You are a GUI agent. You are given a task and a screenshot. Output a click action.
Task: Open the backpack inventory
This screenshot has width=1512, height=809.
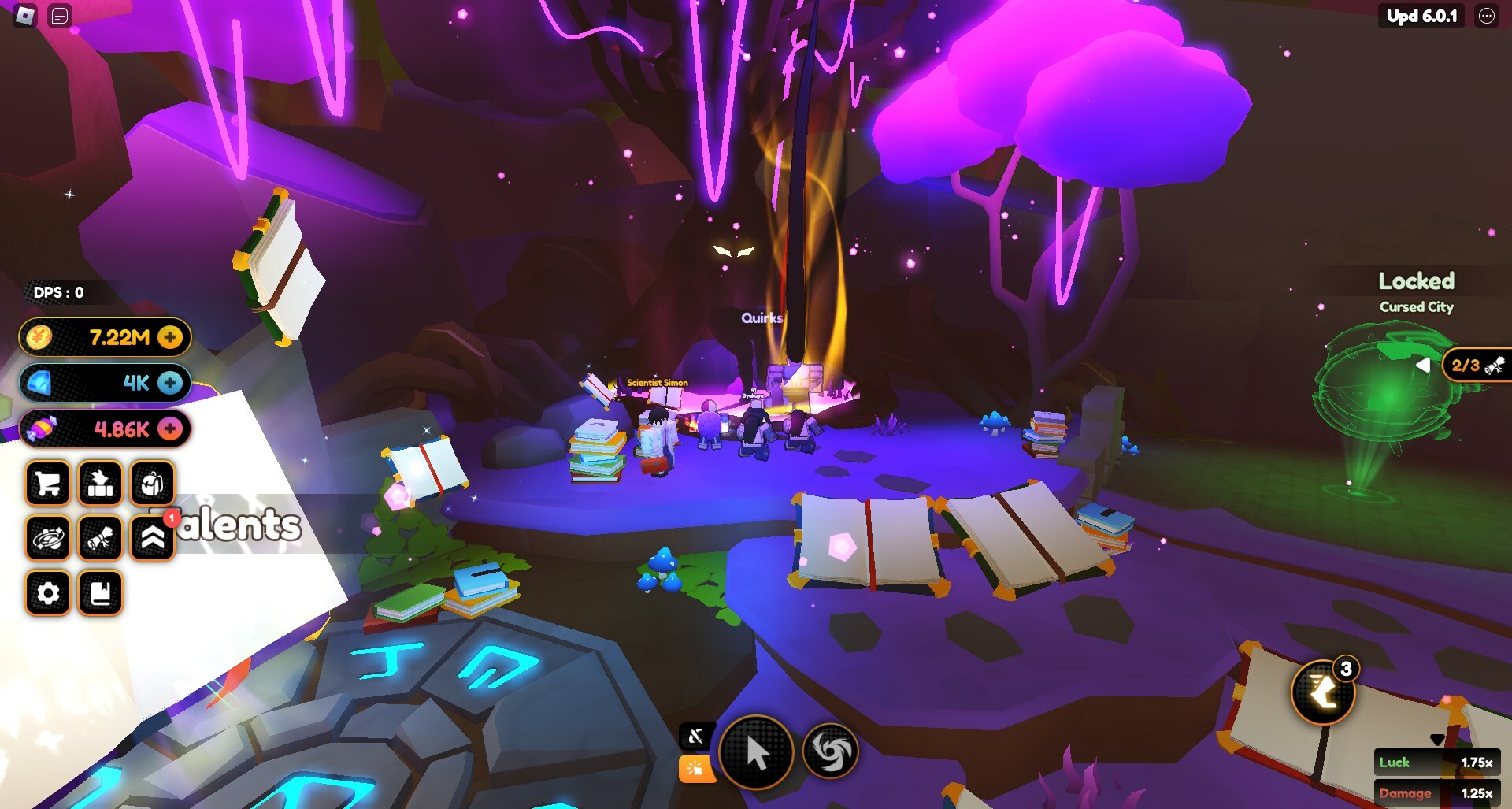(x=152, y=484)
